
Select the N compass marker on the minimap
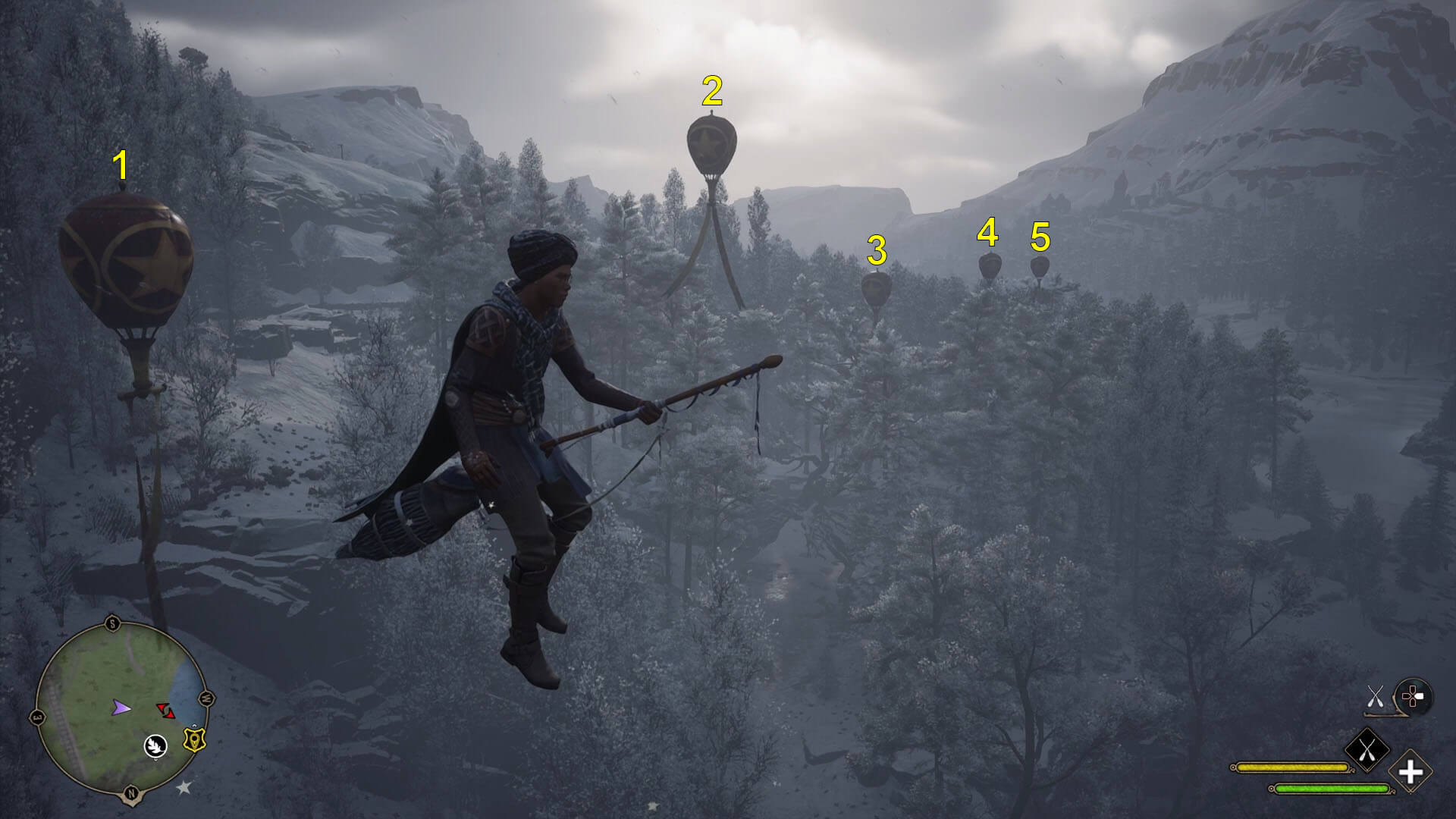pyautogui.click(x=130, y=792)
